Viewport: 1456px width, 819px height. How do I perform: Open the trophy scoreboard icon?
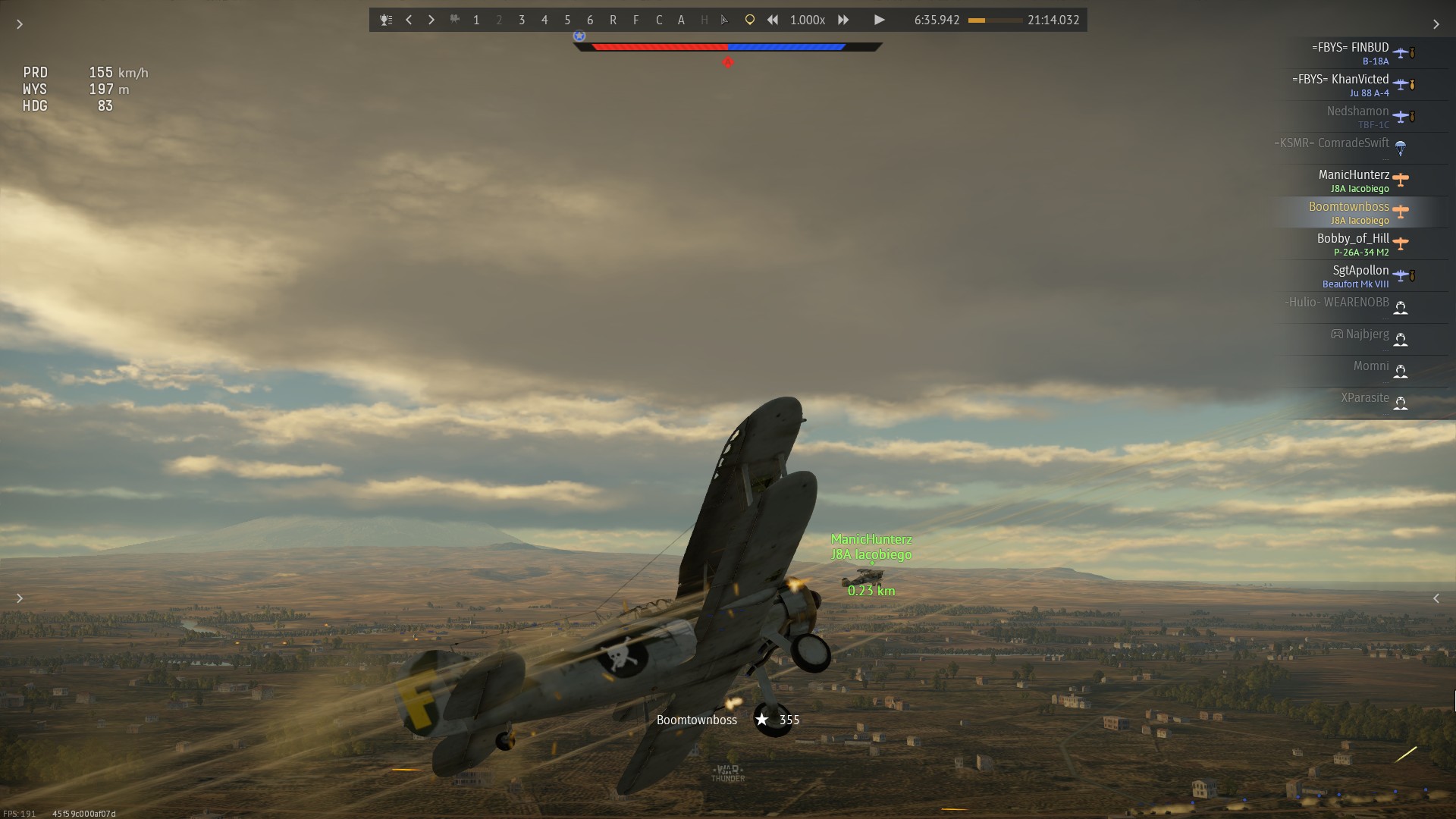pos(386,20)
